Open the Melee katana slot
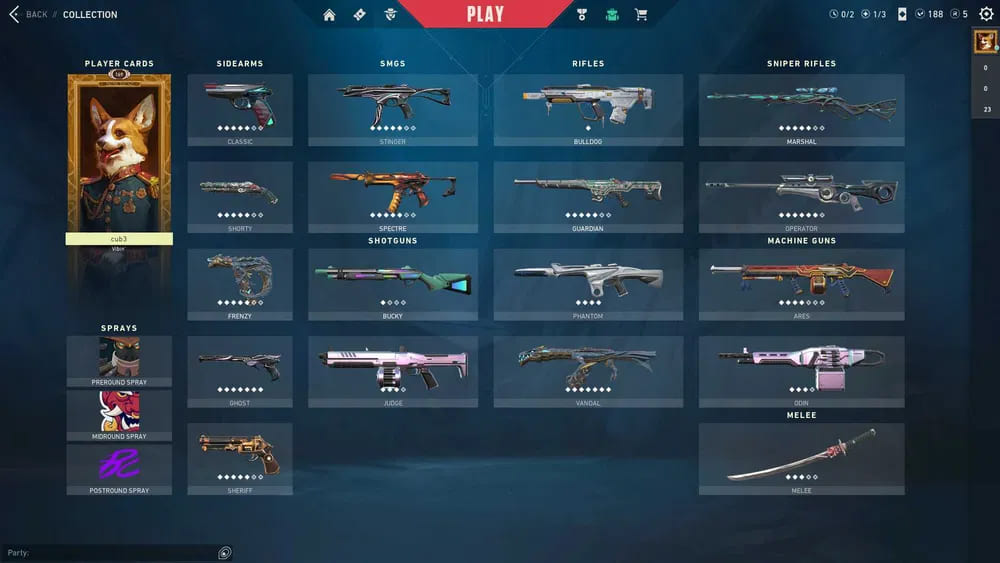This screenshot has height=563, width=1000. click(x=801, y=457)
